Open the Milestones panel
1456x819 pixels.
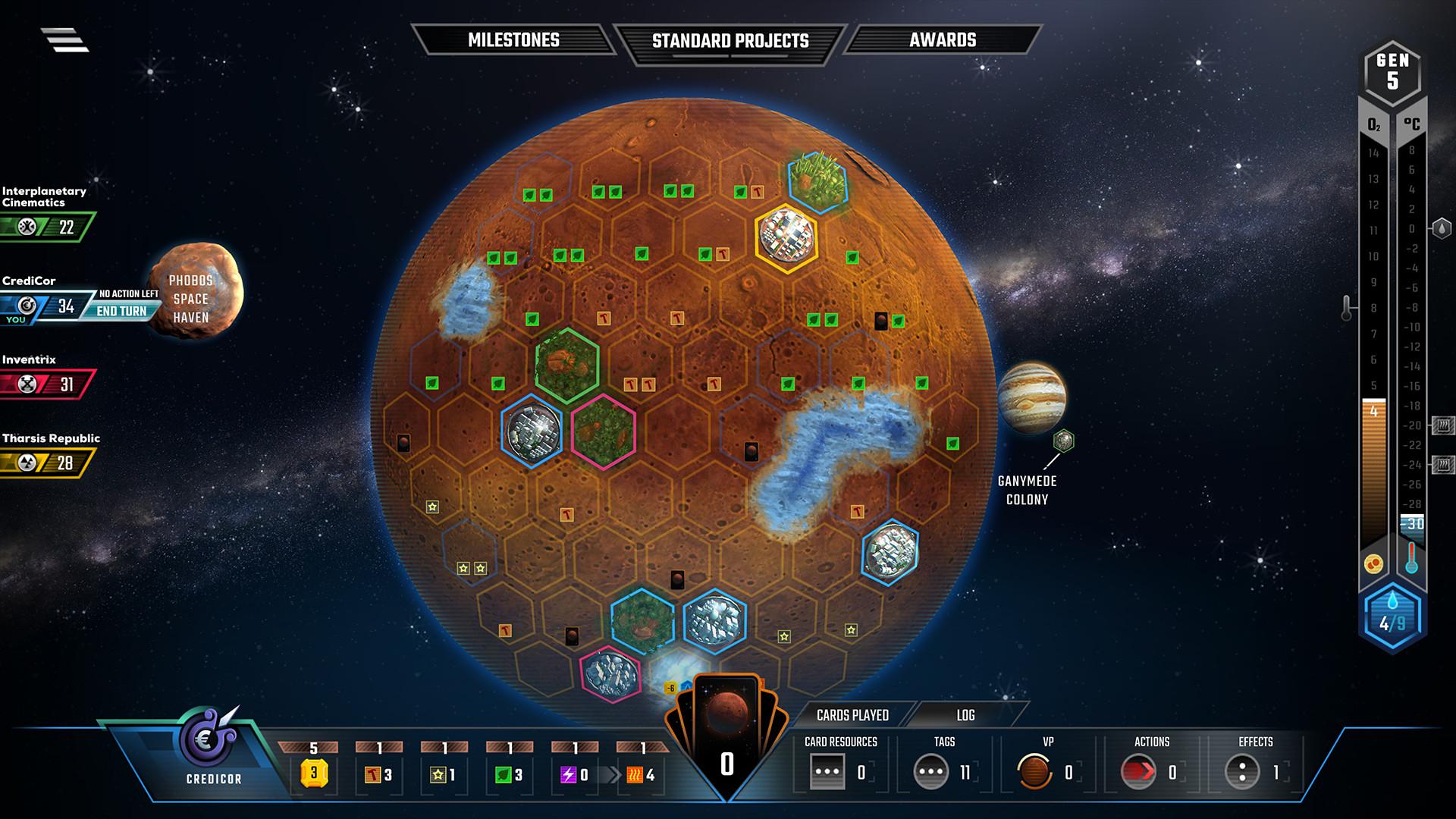pos(513,40)
